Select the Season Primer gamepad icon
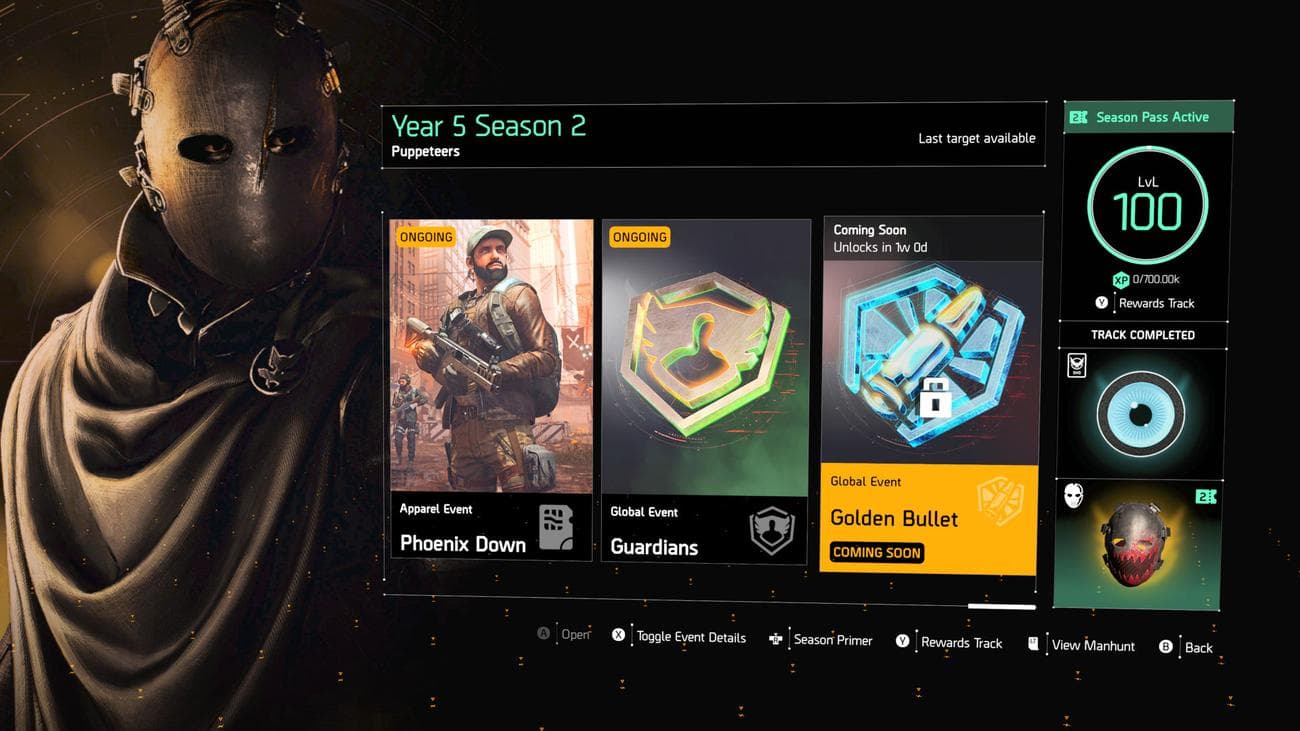 pos(775,641)
